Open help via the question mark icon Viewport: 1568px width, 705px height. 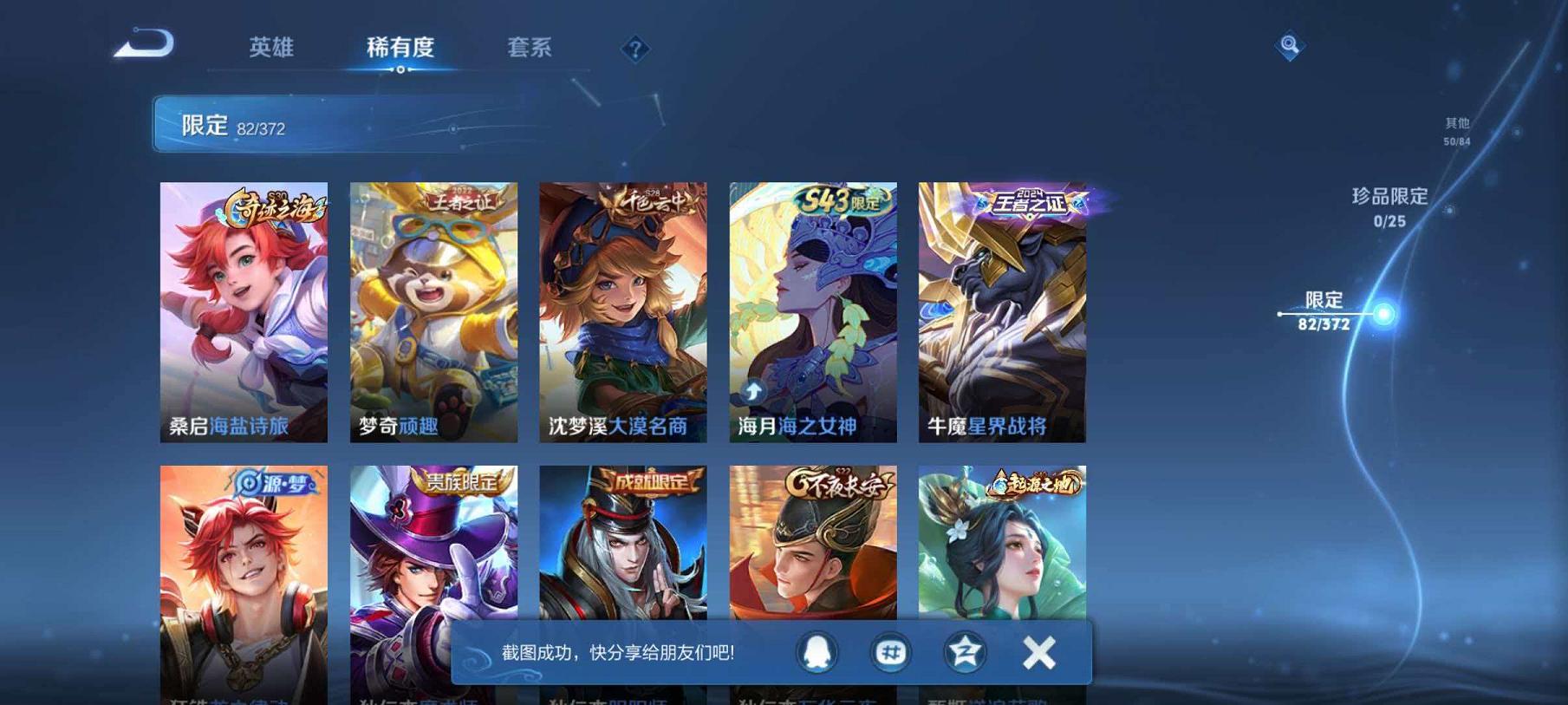coord(635,49)
